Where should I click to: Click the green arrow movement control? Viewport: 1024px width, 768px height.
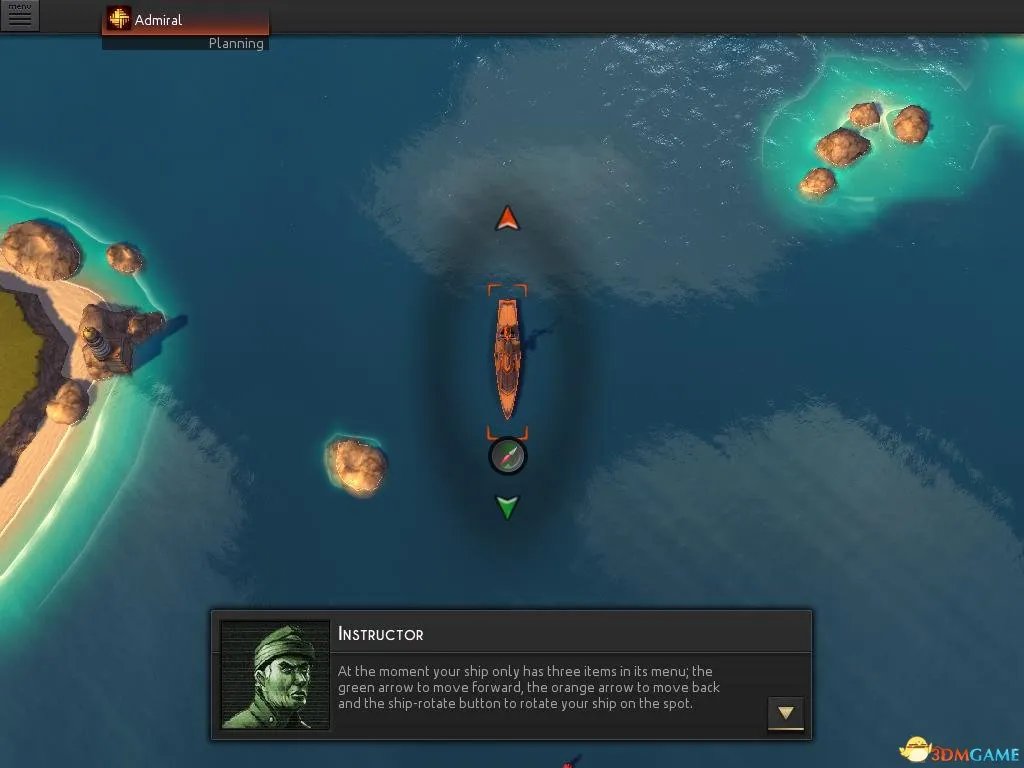[x=508, y=507]
